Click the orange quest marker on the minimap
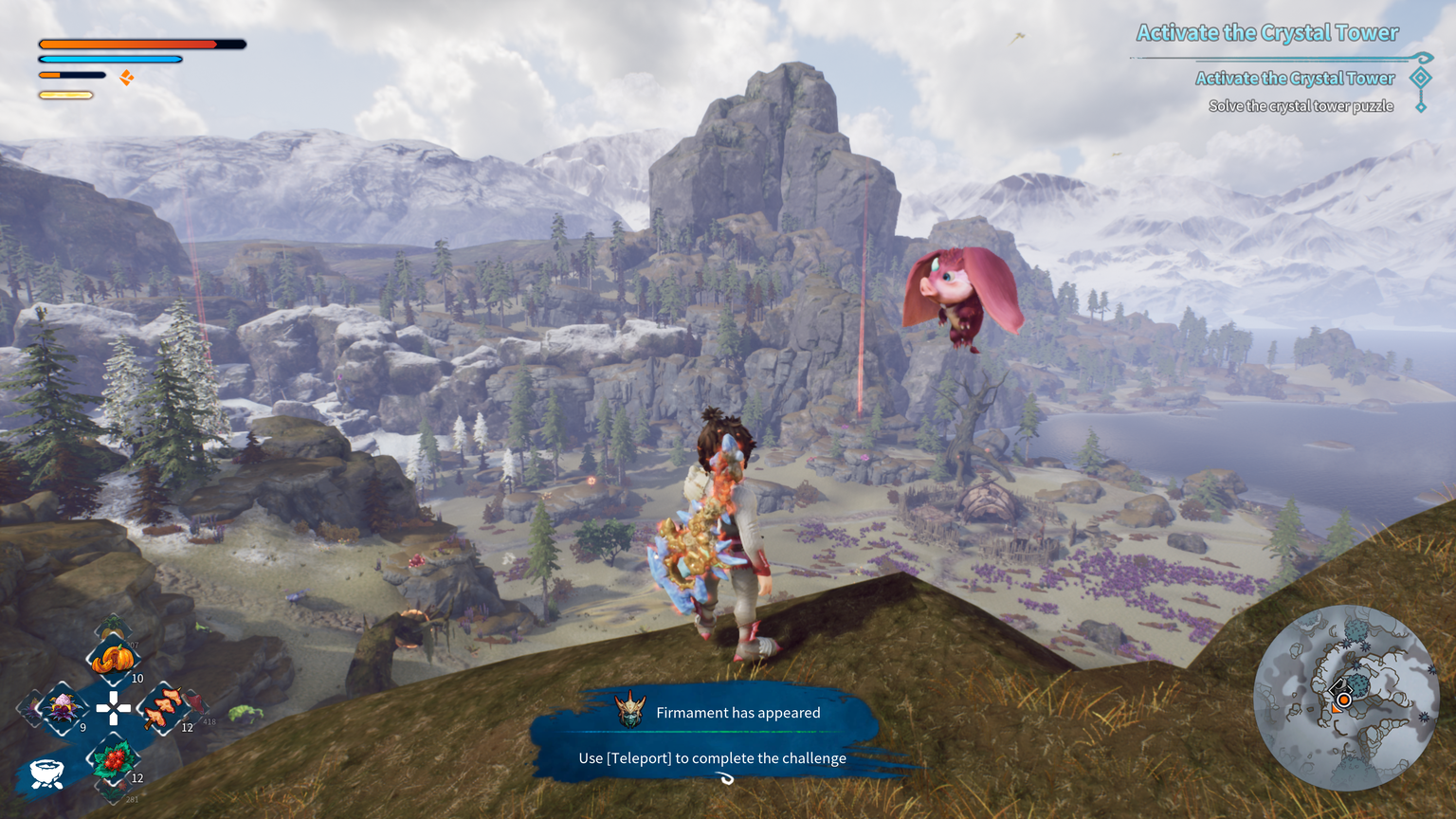The image size is (1456, 819). click(x=1342, y=701)
